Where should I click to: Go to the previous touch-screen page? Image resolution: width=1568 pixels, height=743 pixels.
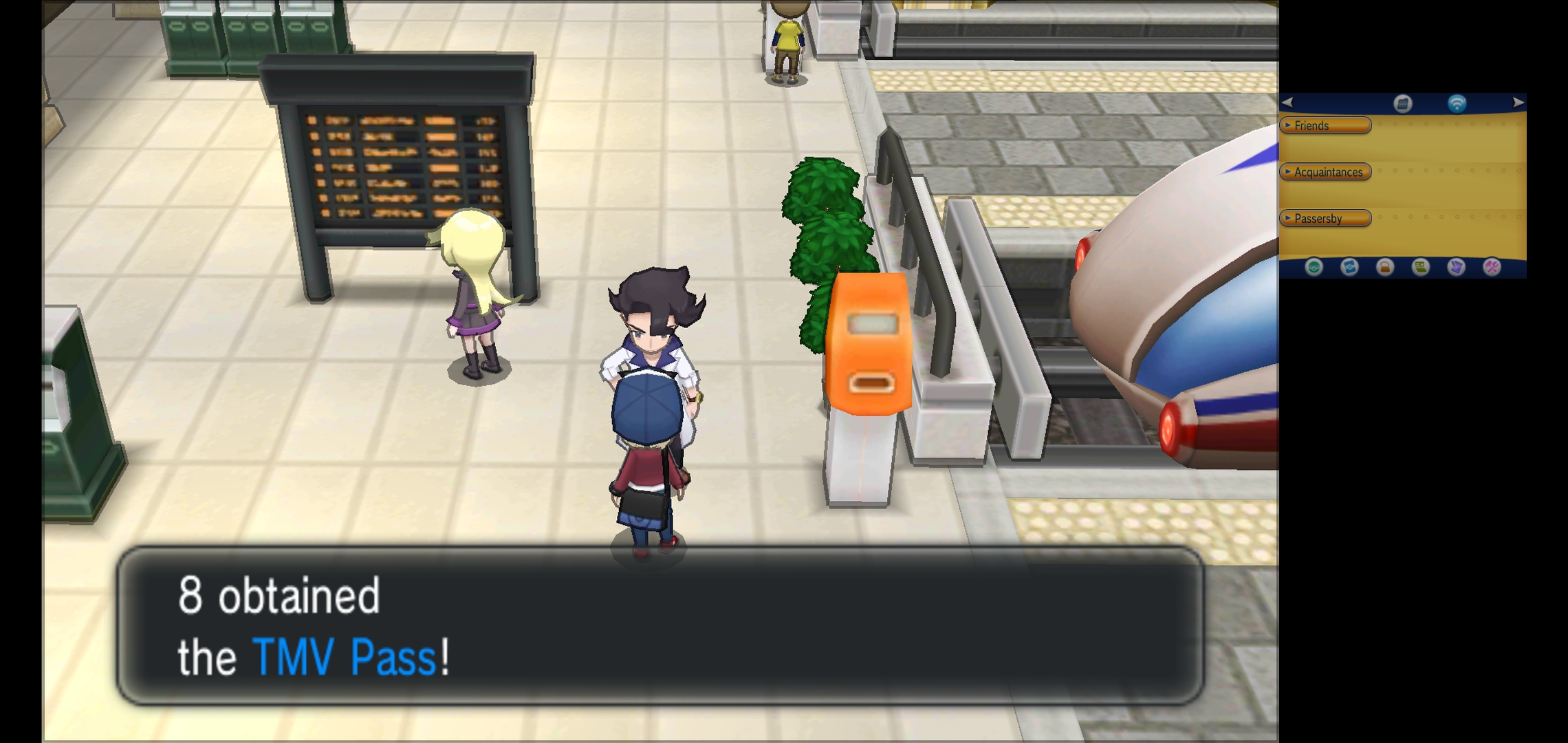coord(1287,103)
